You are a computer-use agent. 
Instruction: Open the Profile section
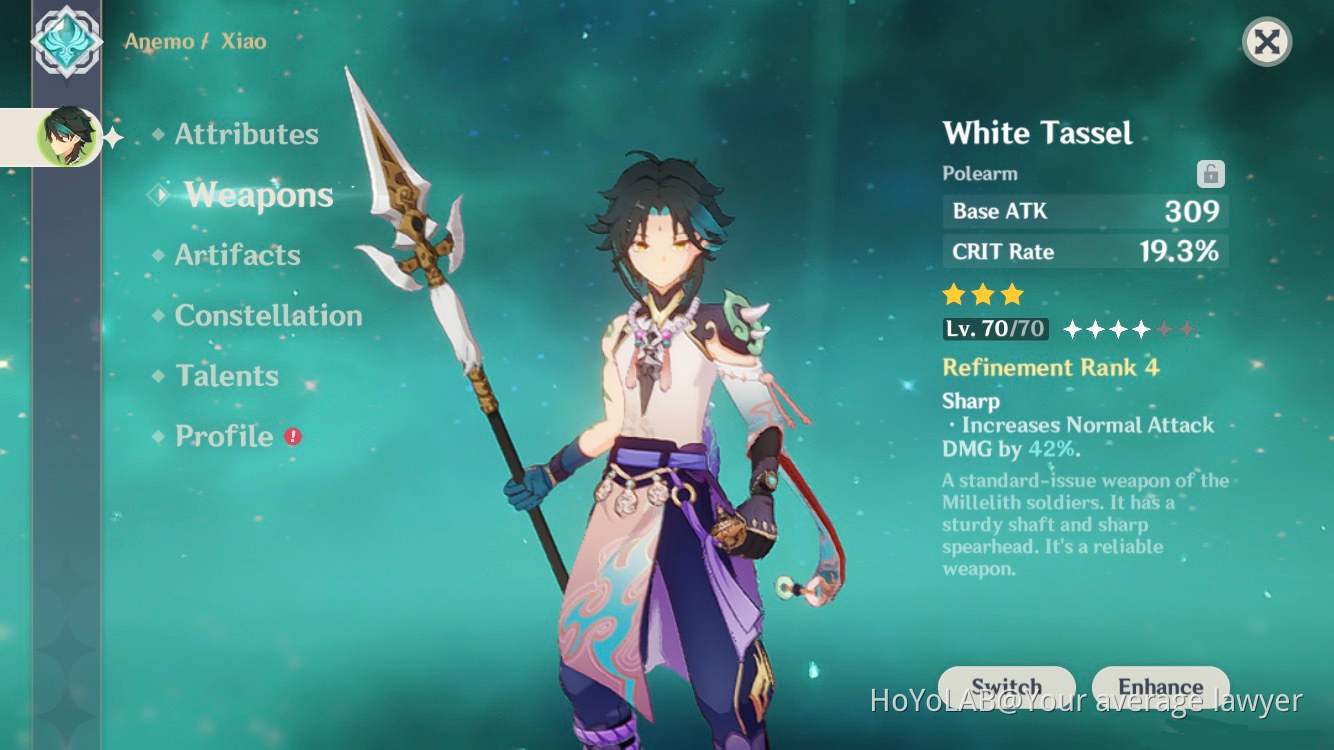(223, 437)
